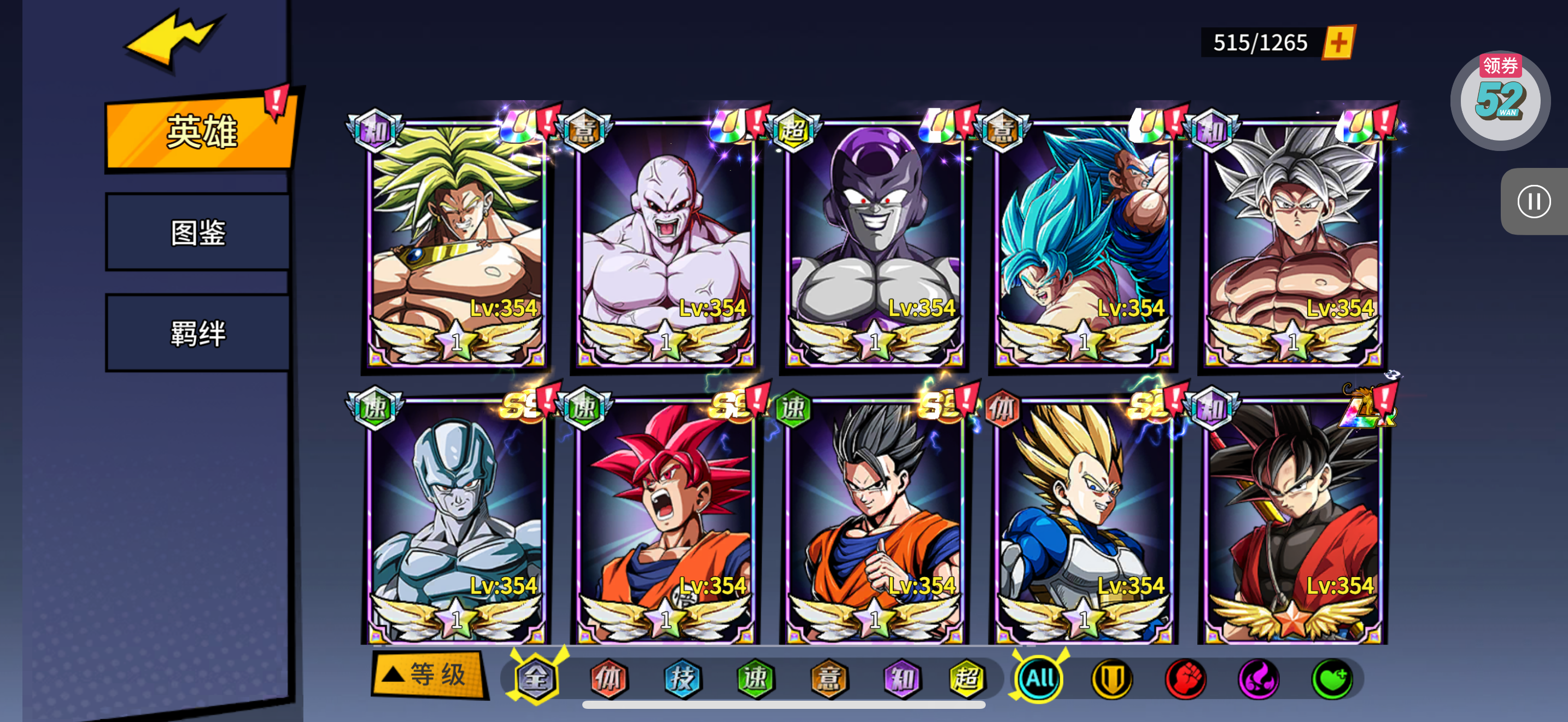Open the 图鉴 collection tab
The height and width of the screenshot is (722, 1568).
point(198,232)
